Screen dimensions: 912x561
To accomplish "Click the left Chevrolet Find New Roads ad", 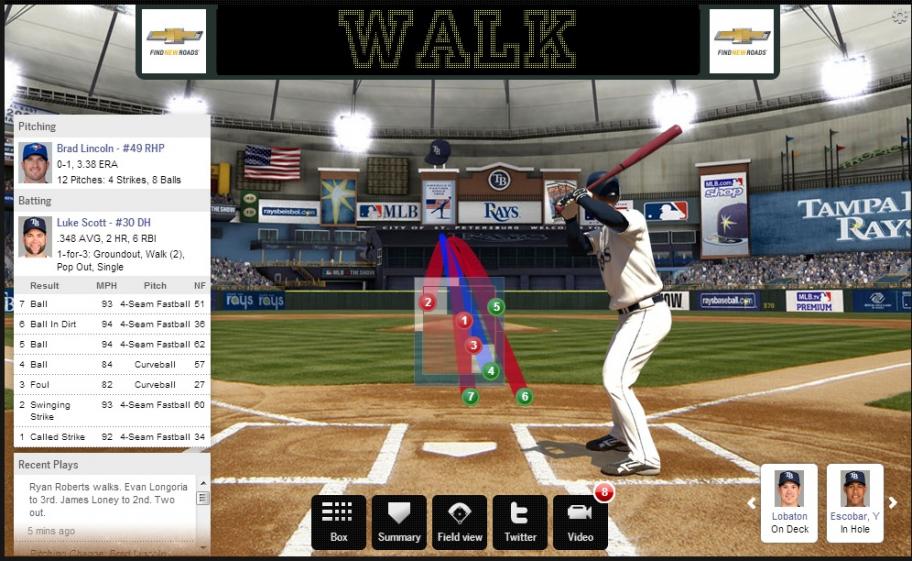I will click(x=174, y=41).
